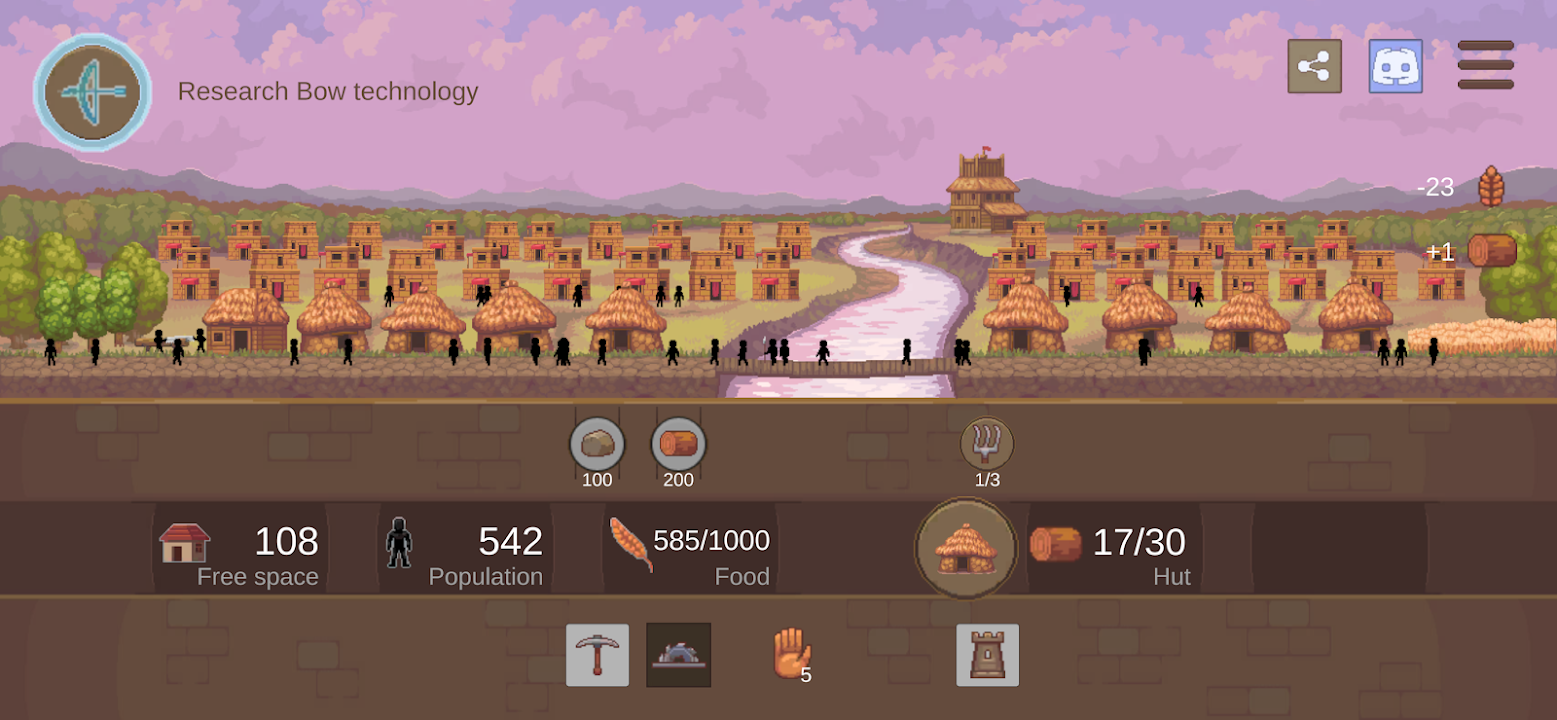Click the share button
Image resolution: width=1557 pixels, height=720 pixels.
(x=1314, y=67)
